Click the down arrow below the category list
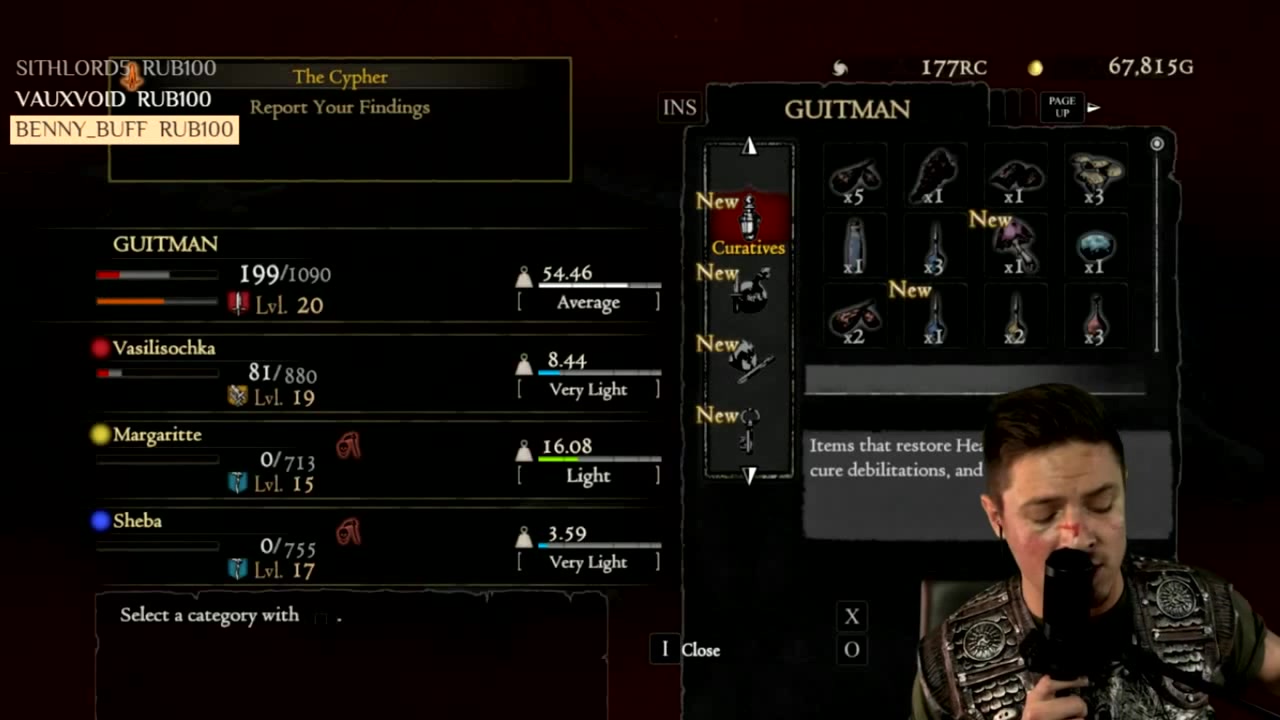 (x=749, y=475)
